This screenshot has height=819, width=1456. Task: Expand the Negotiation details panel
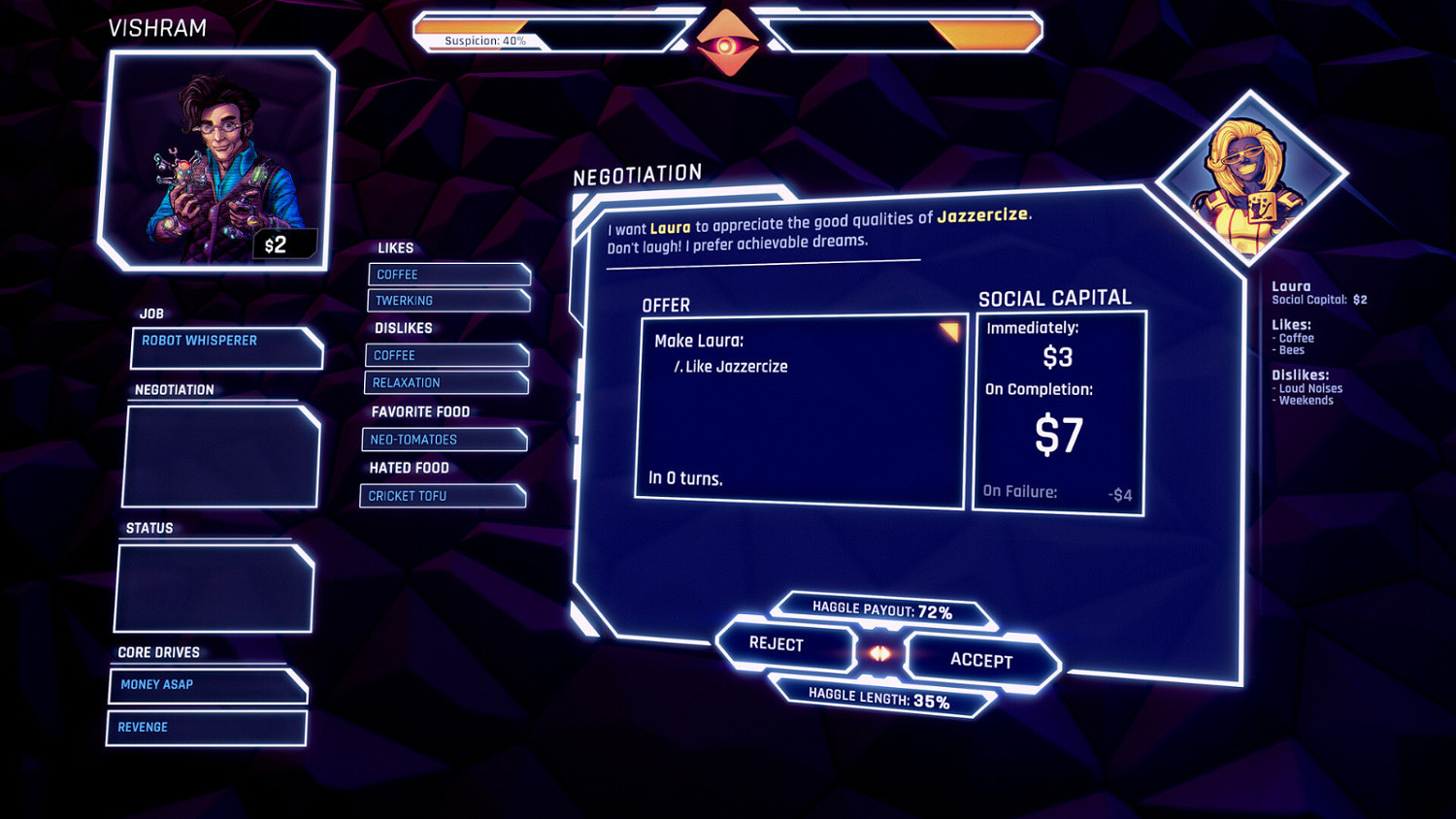click(220, 454)
